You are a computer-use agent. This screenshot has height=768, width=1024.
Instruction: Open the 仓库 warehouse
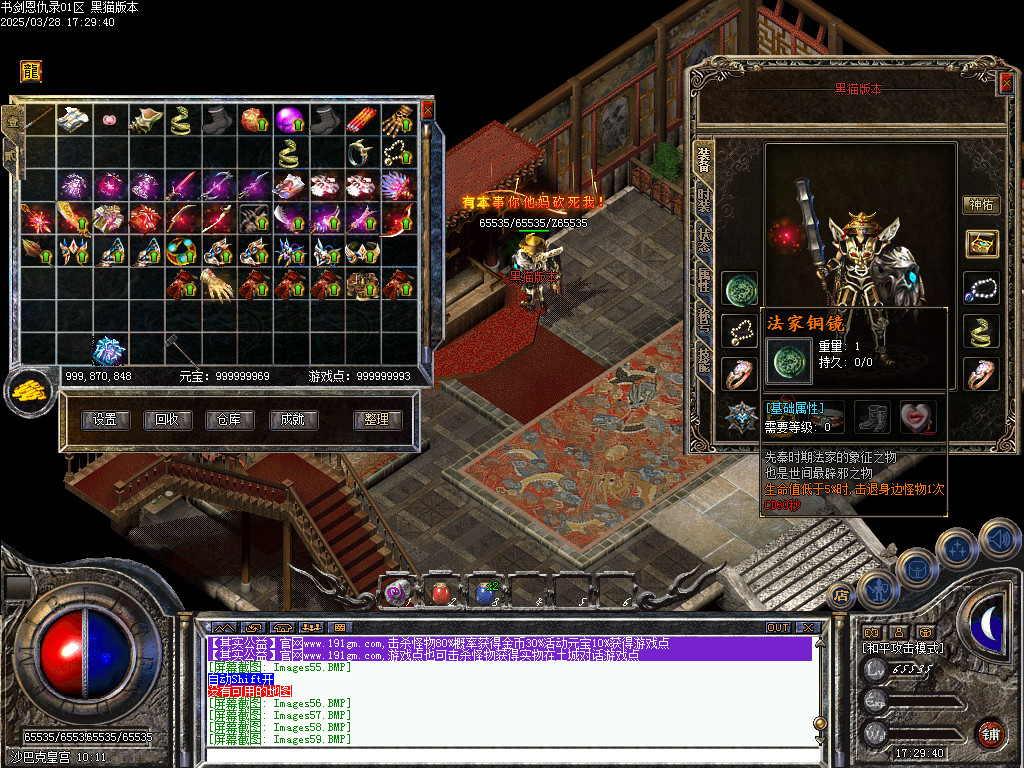pos(229,420)
